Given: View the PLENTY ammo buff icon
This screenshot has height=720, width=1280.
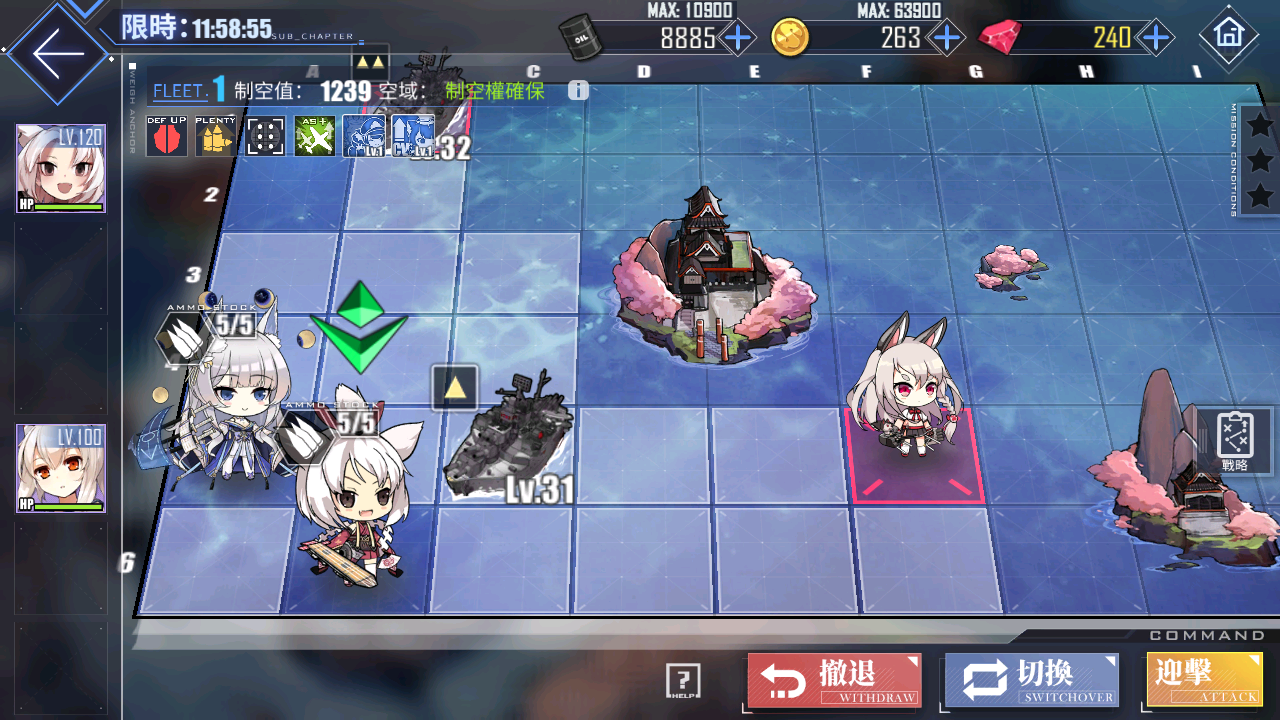Looking at the screenshot, I should 215,136.
